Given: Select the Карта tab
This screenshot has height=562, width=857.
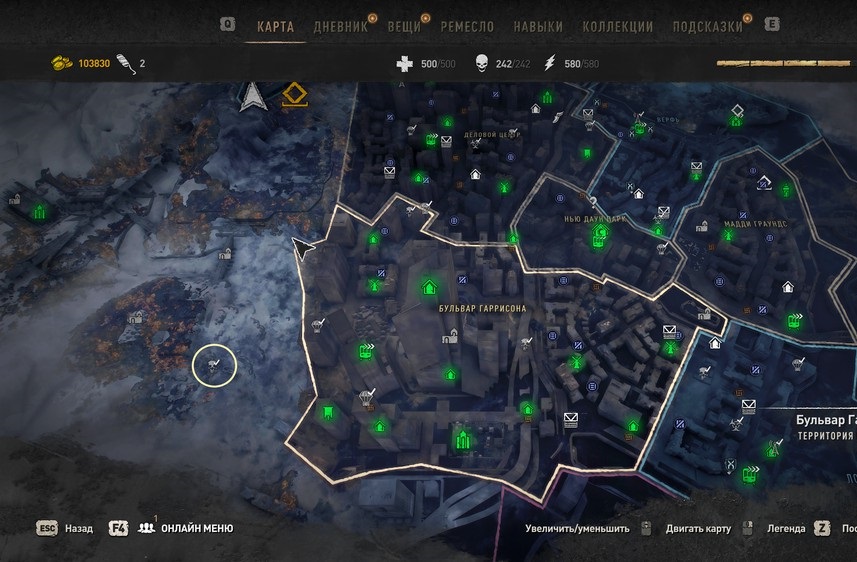Looking at the screenshot, I should coord(275,27).
